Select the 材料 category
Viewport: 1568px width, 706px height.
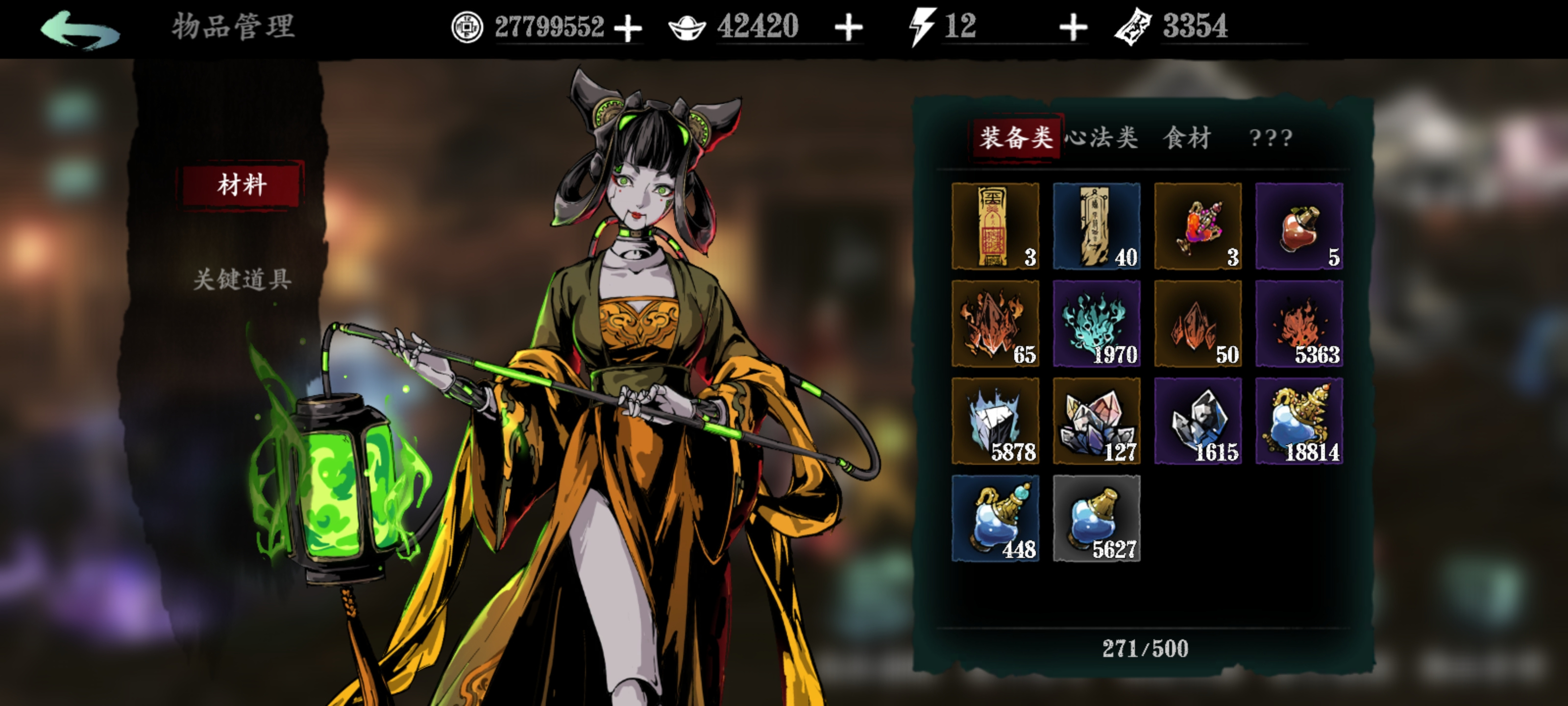pyautogui.click(x=242, y=184)
